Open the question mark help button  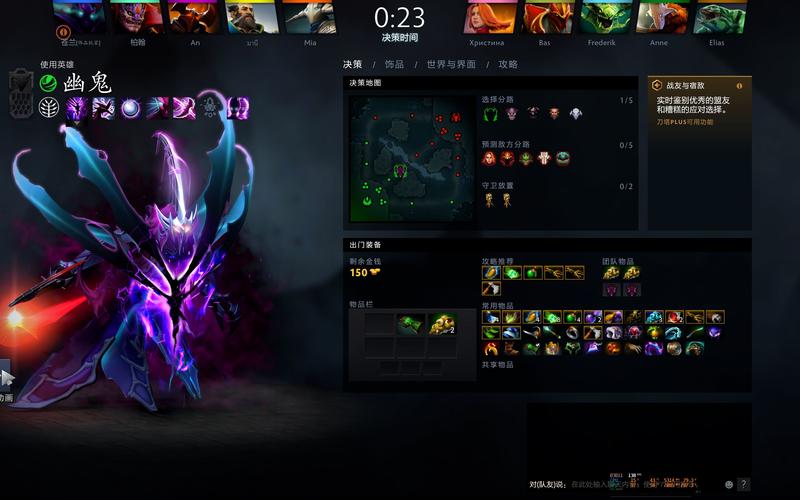click(x=743, y=484)
